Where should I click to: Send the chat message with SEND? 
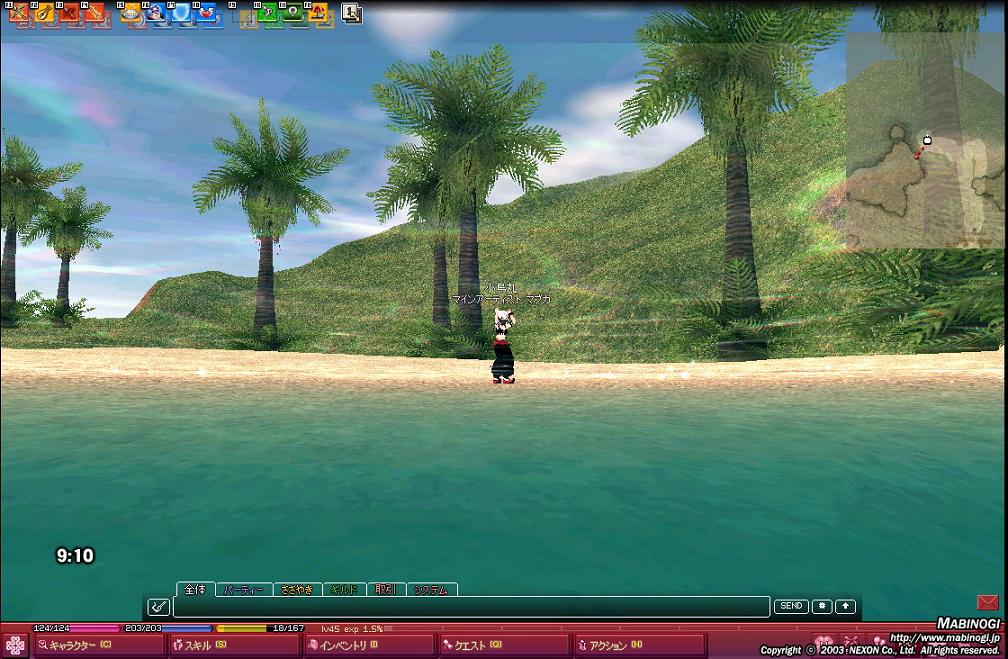click(x=791, y=606)
